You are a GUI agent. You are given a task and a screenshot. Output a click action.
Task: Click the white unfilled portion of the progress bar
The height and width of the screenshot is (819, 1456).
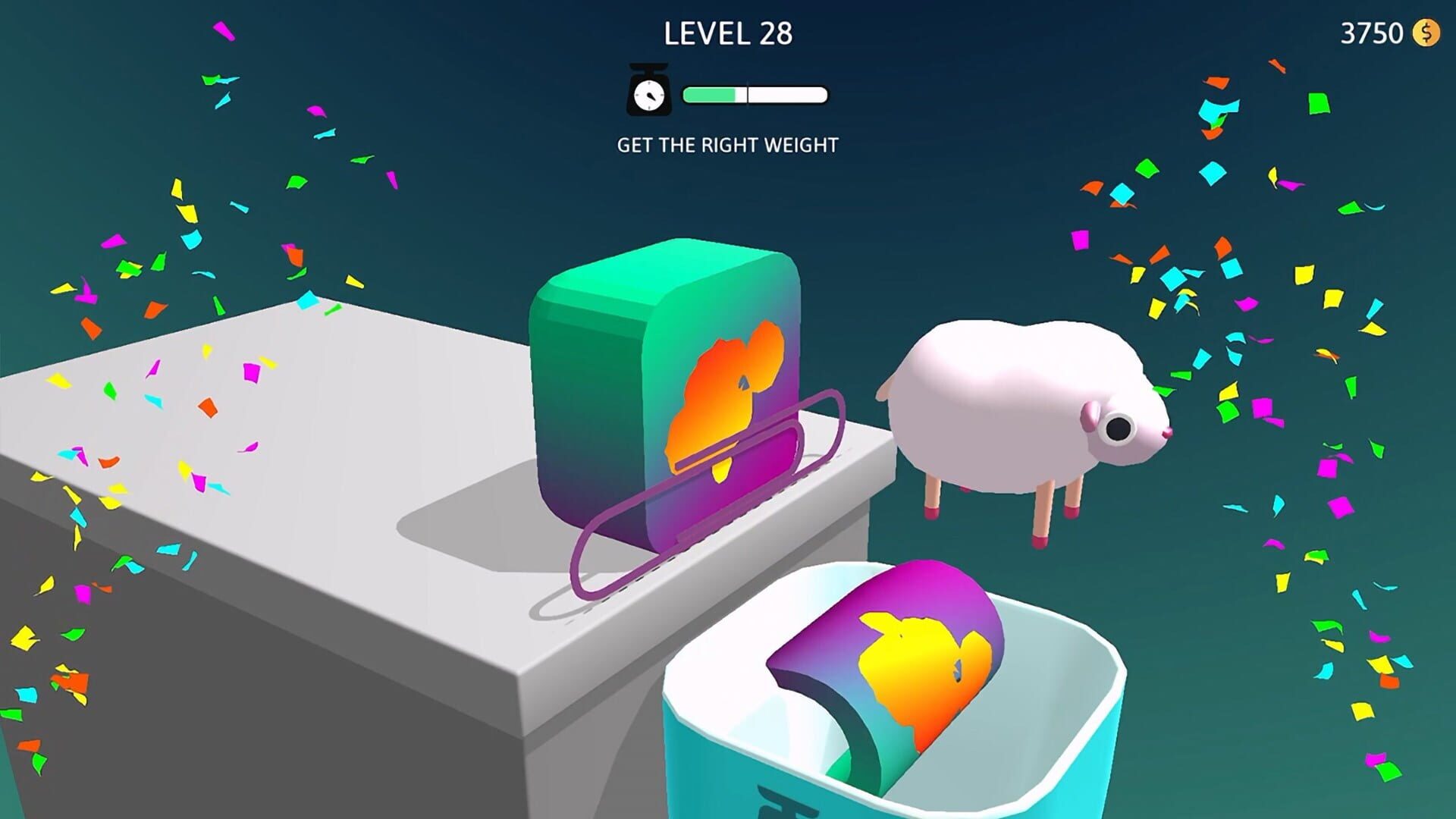click(x=789, y=94)
